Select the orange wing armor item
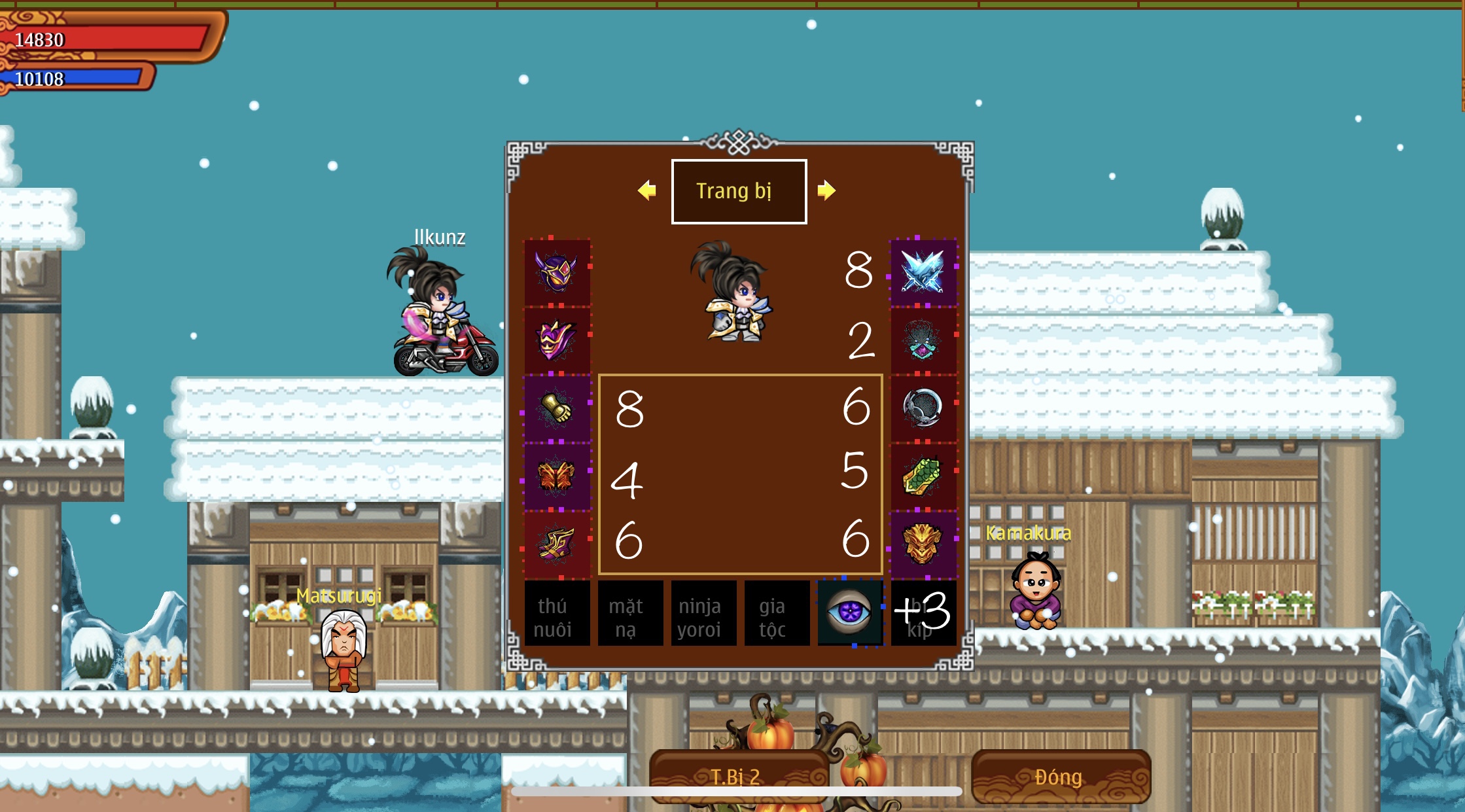 coord(557,477)
